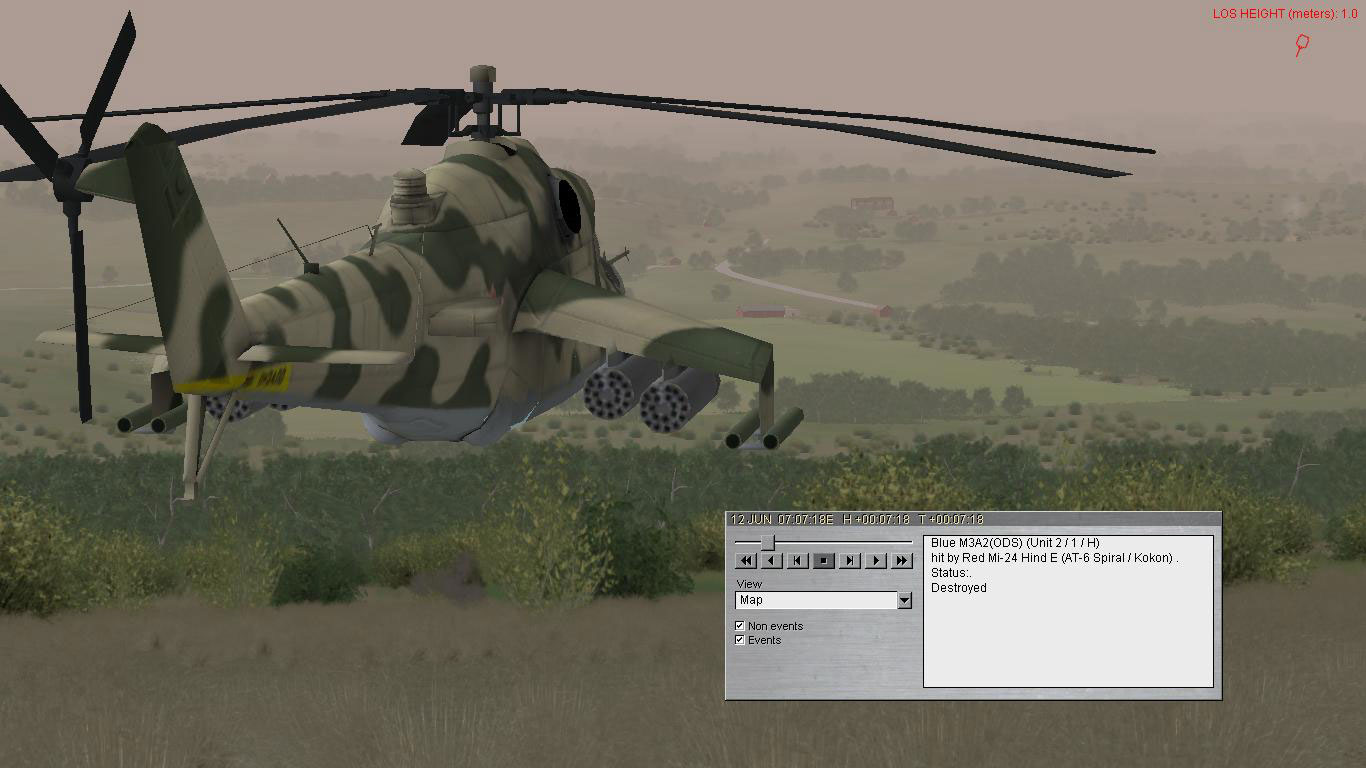Select the red LOS map pin icon

(x=1301, y=44)
